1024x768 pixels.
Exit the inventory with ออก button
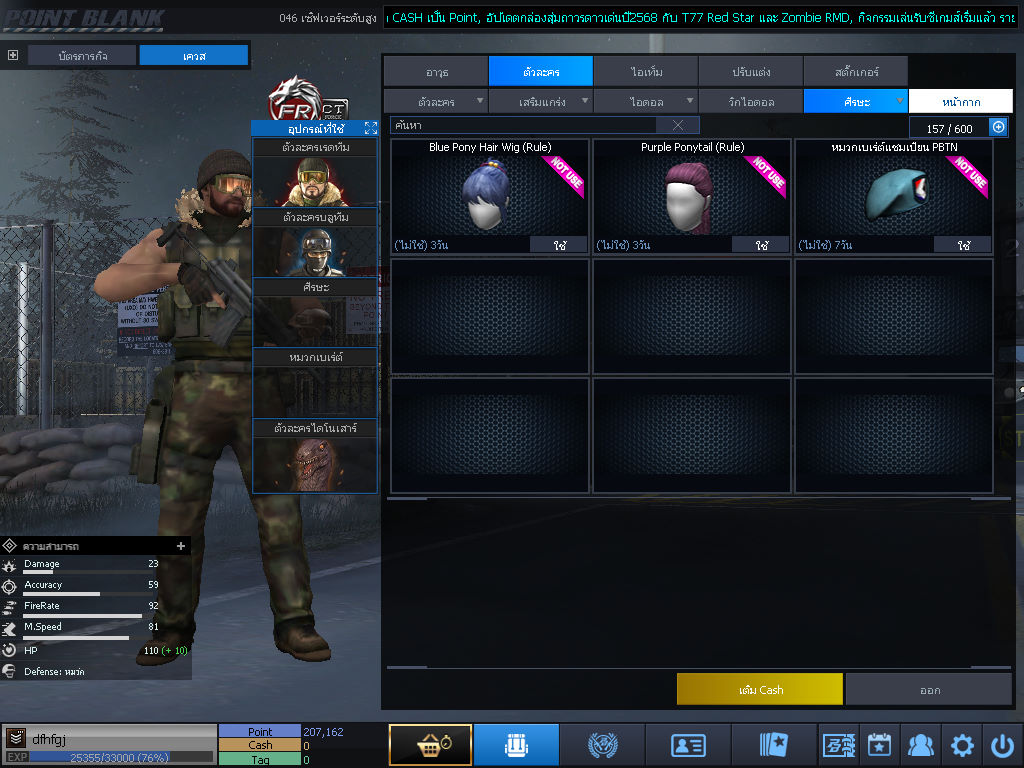(x=929, y=689)
